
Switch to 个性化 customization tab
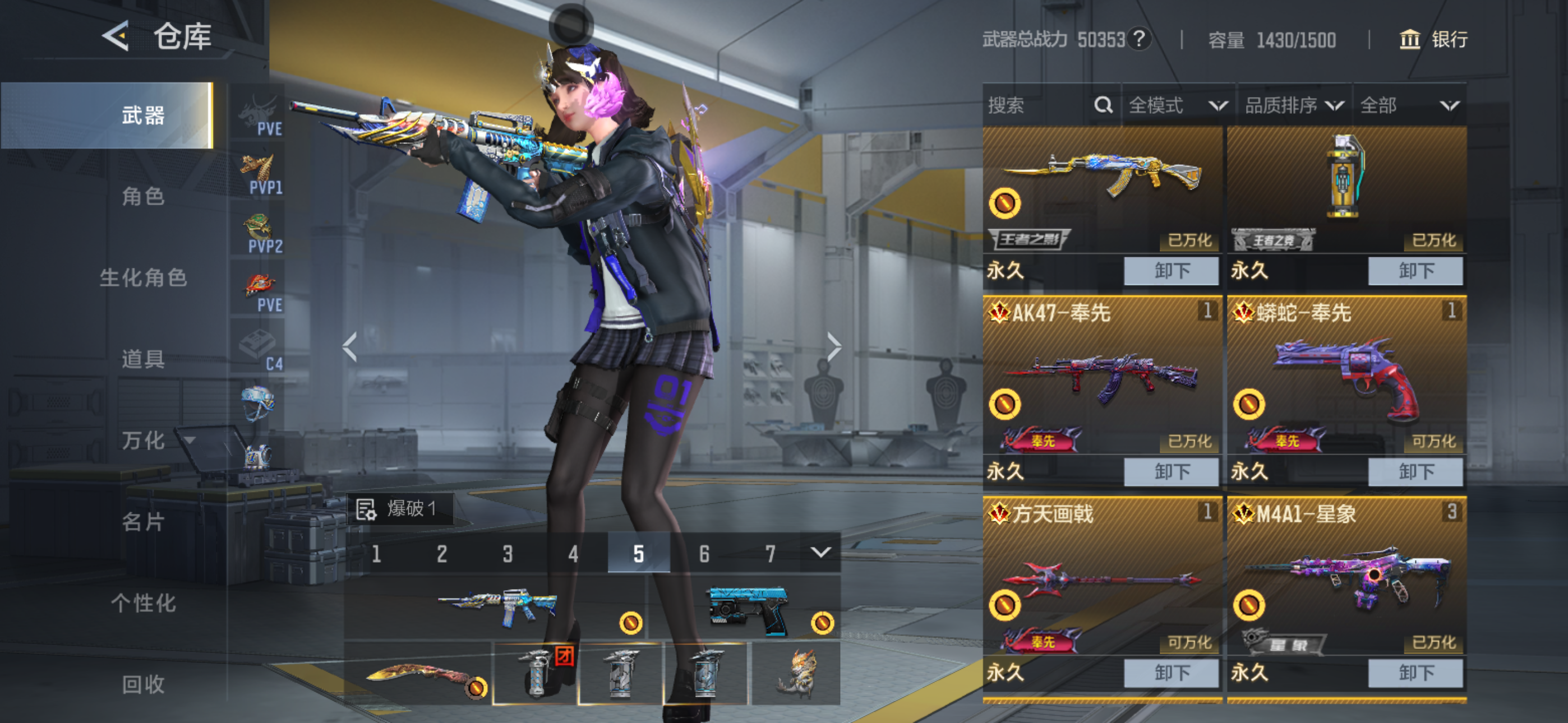143,603
